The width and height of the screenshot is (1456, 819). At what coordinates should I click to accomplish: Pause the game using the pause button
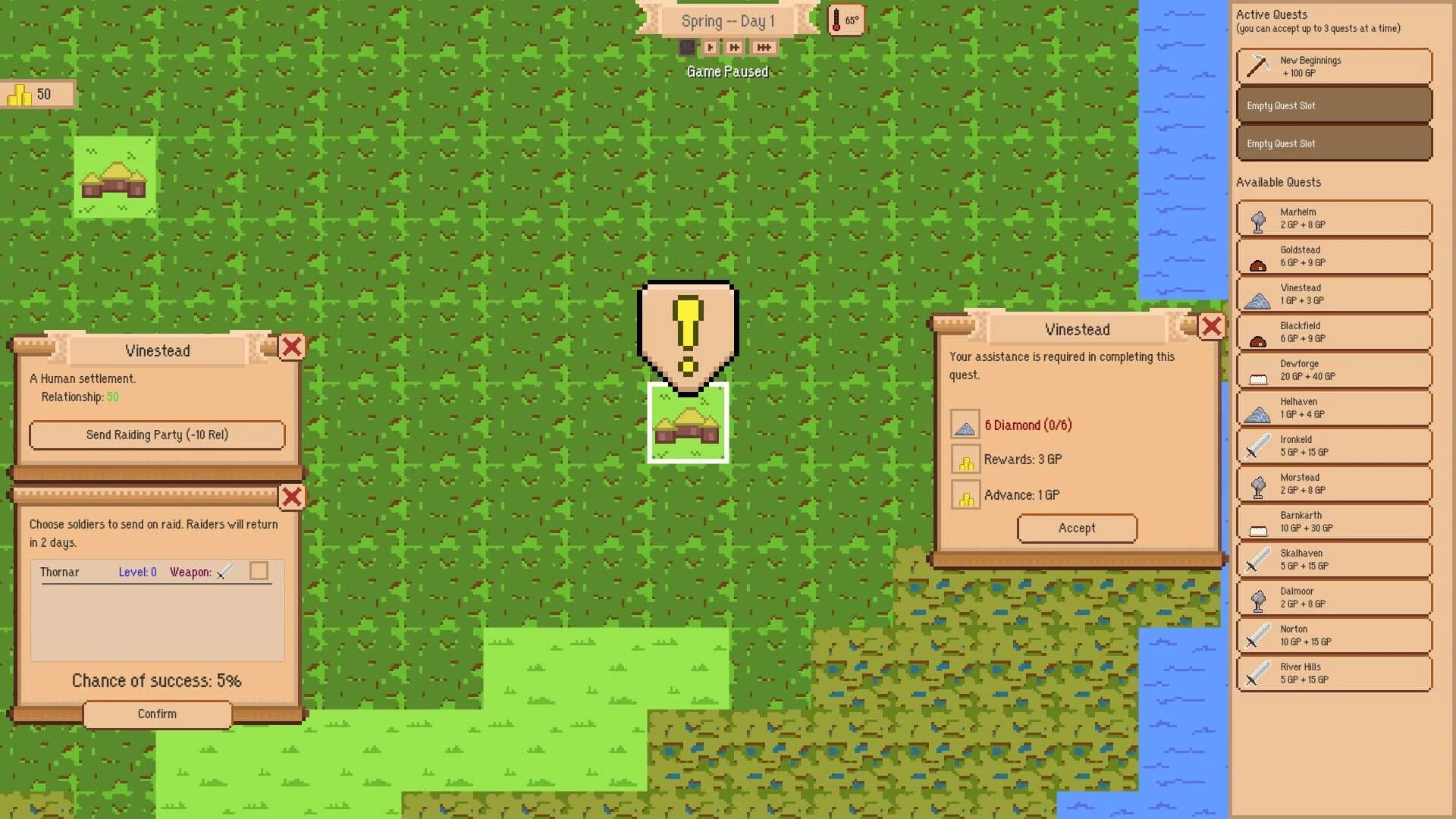(686, 47)
